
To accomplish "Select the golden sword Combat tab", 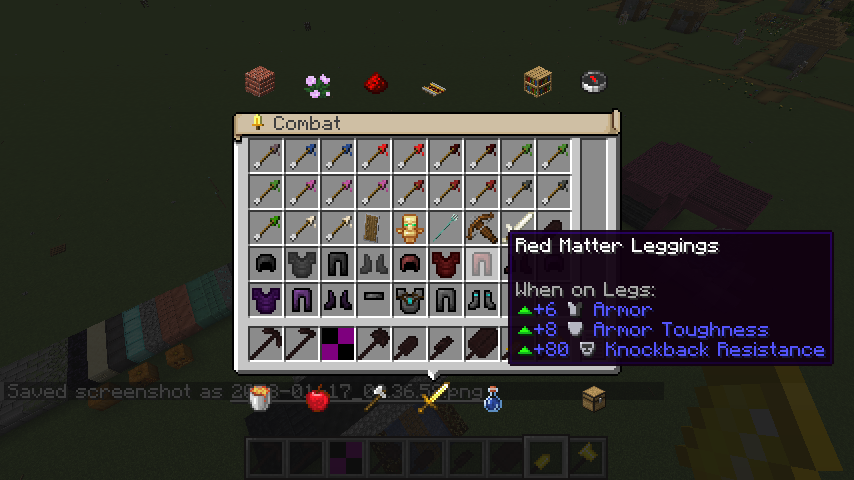I will coord(433,399).
